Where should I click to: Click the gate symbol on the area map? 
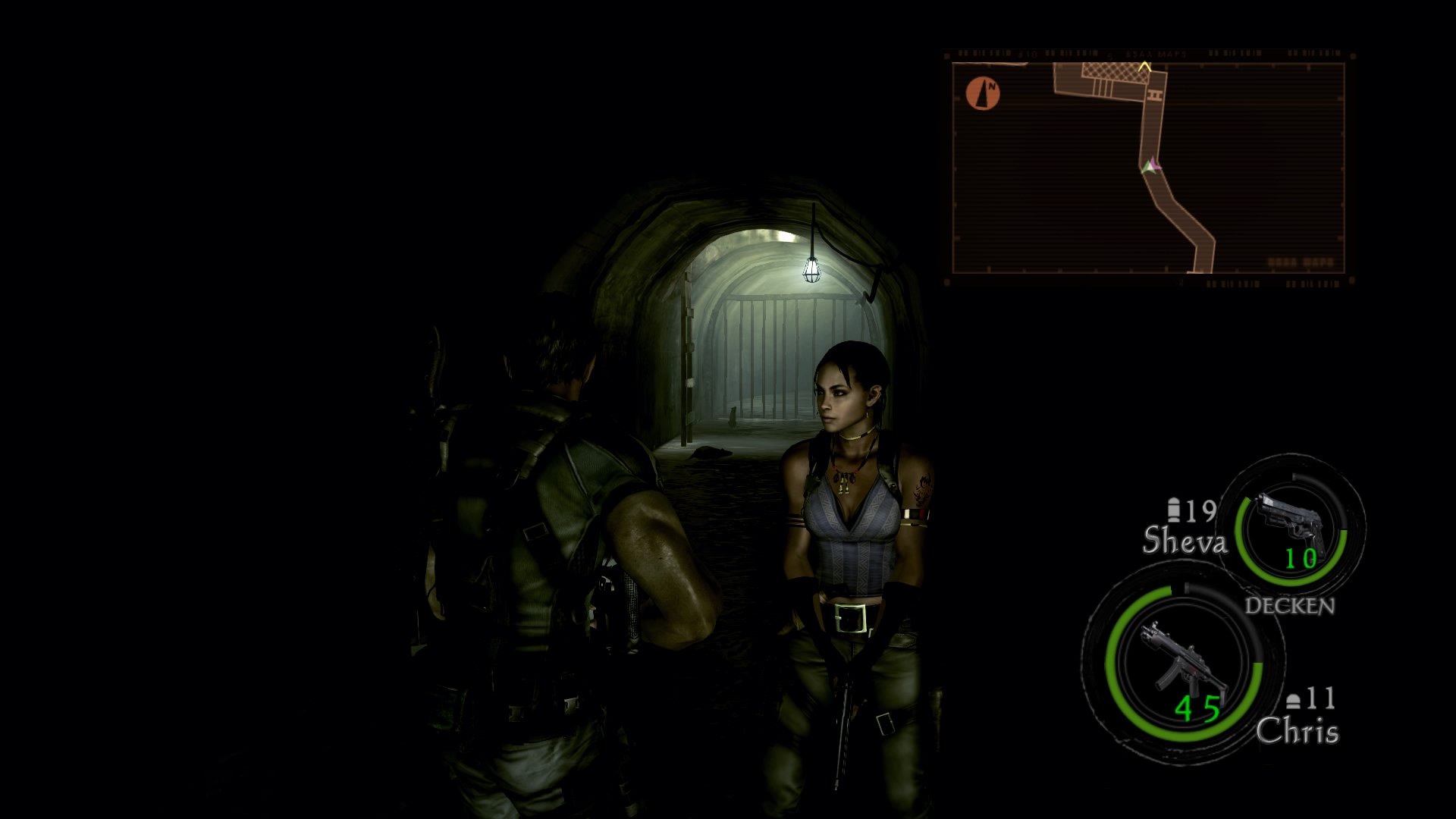coord(1156,94)
